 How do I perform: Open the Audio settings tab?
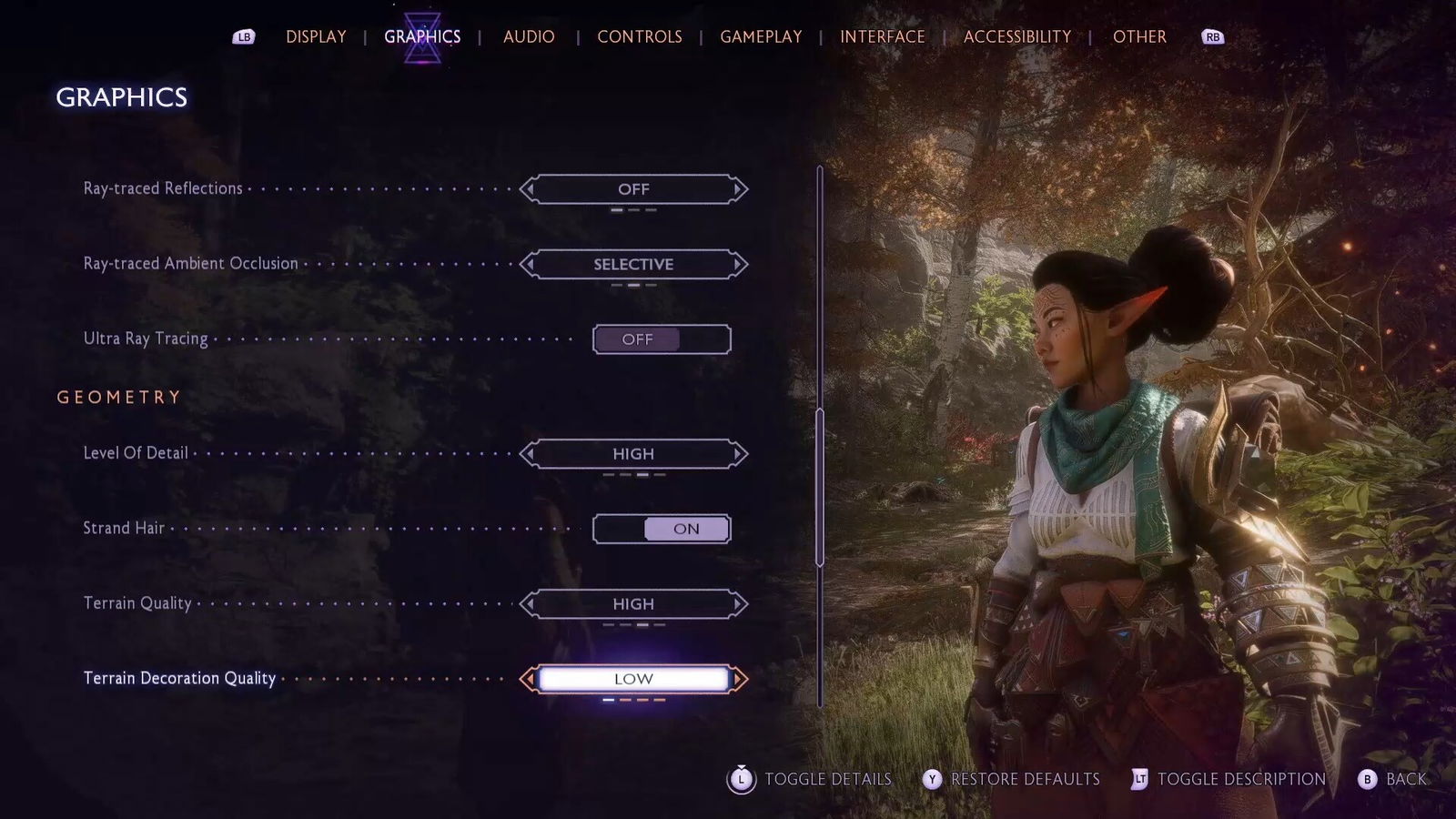pyautogui.click(x=529, y=37)
